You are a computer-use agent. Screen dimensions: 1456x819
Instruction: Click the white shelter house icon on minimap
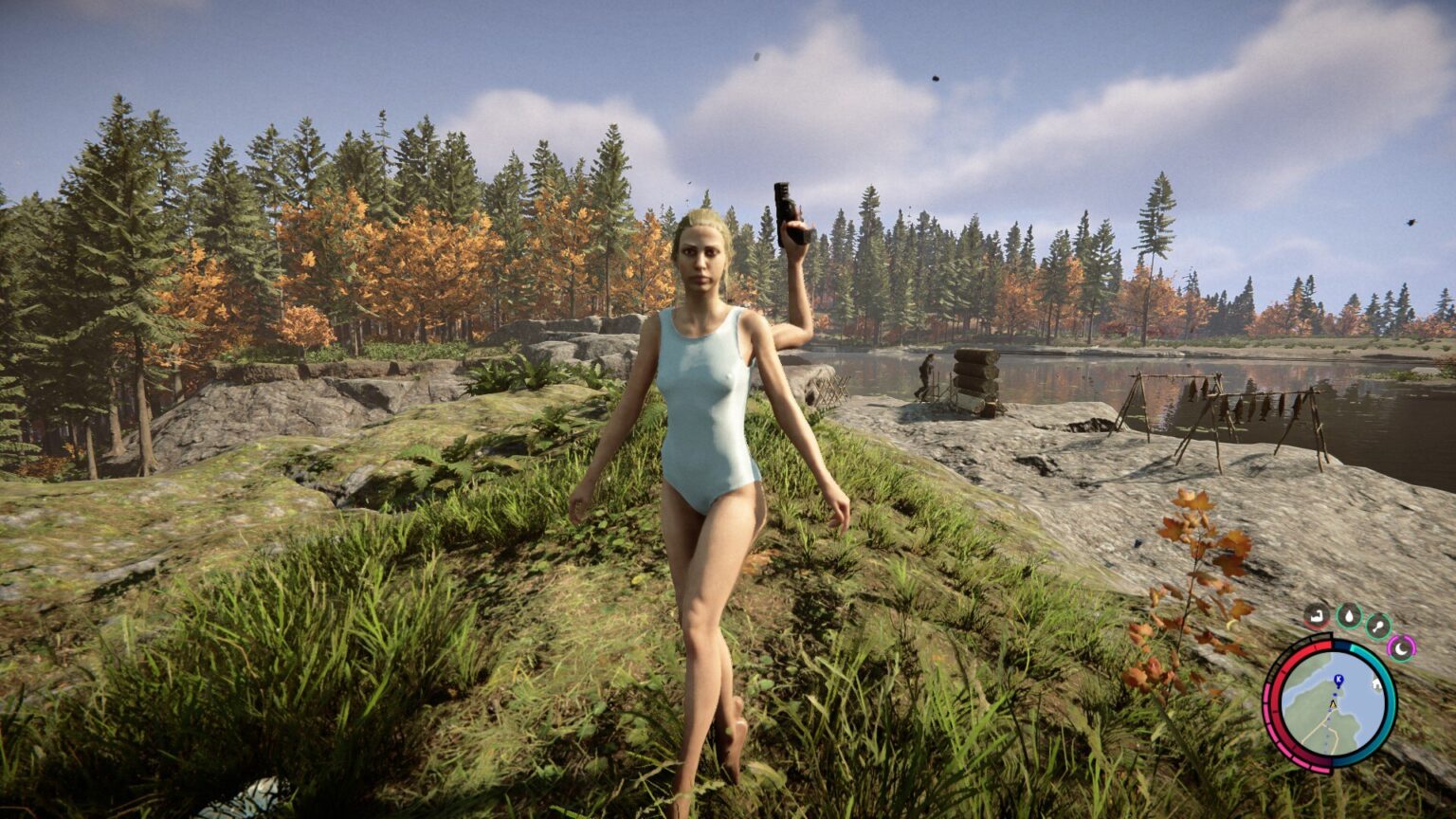pyautogui.click(x=1377, y=684)
